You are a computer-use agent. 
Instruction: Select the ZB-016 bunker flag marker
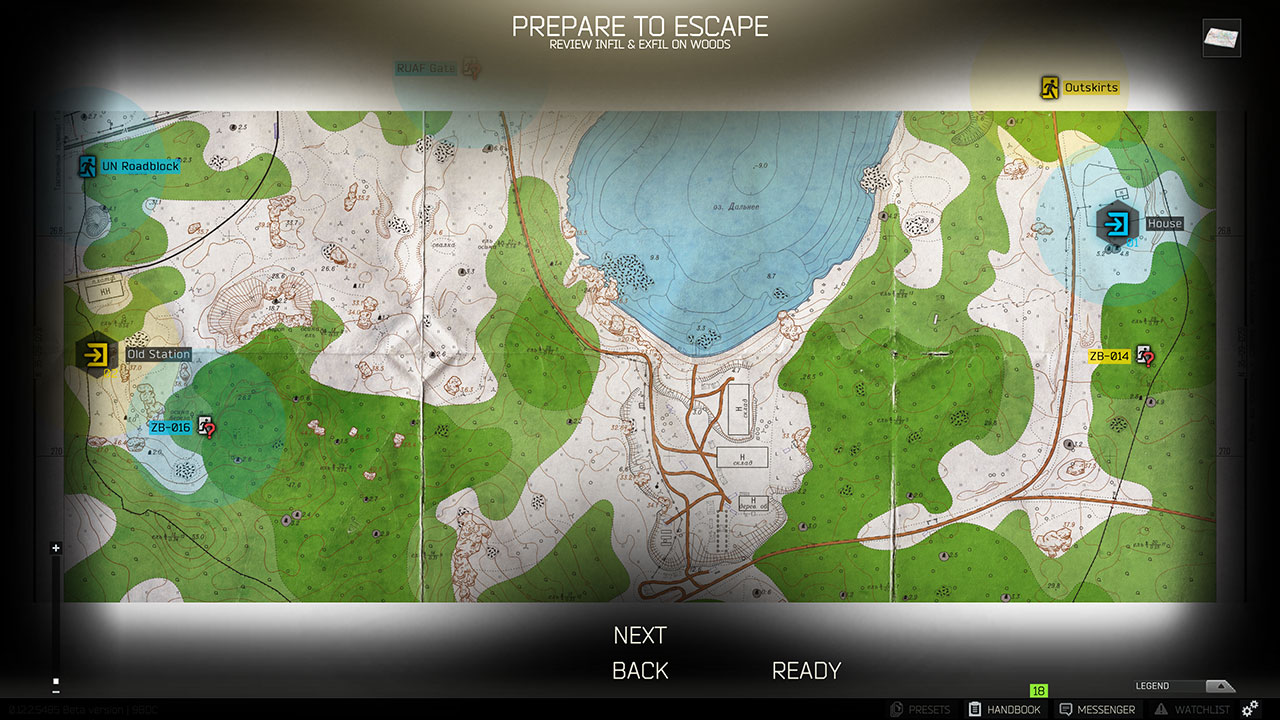pos(207,424)
